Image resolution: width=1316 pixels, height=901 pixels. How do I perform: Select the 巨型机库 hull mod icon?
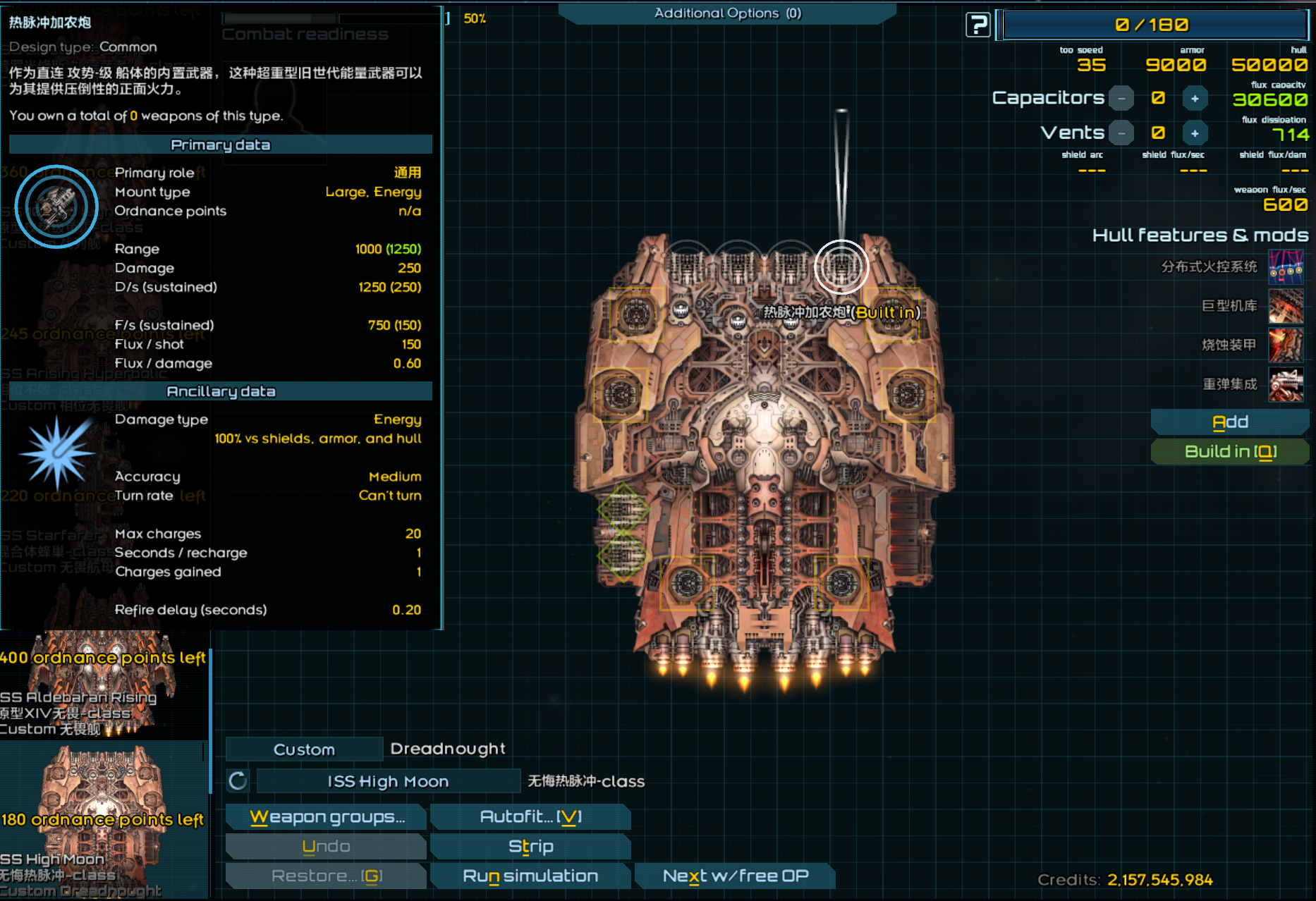click(1286, 306)
